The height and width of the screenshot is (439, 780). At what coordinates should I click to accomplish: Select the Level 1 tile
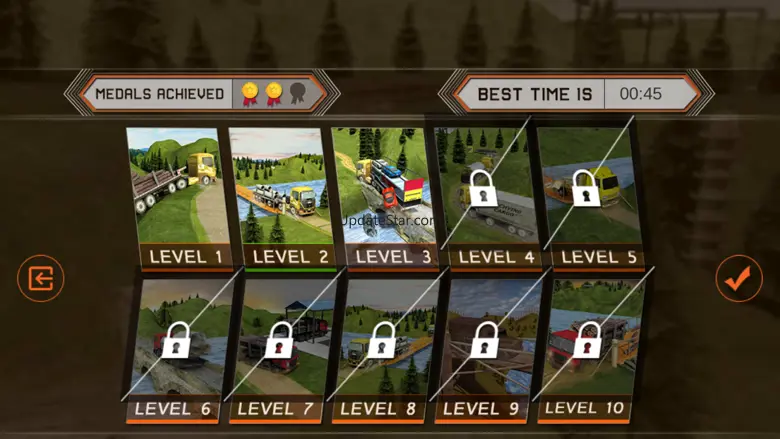[178, 198]
